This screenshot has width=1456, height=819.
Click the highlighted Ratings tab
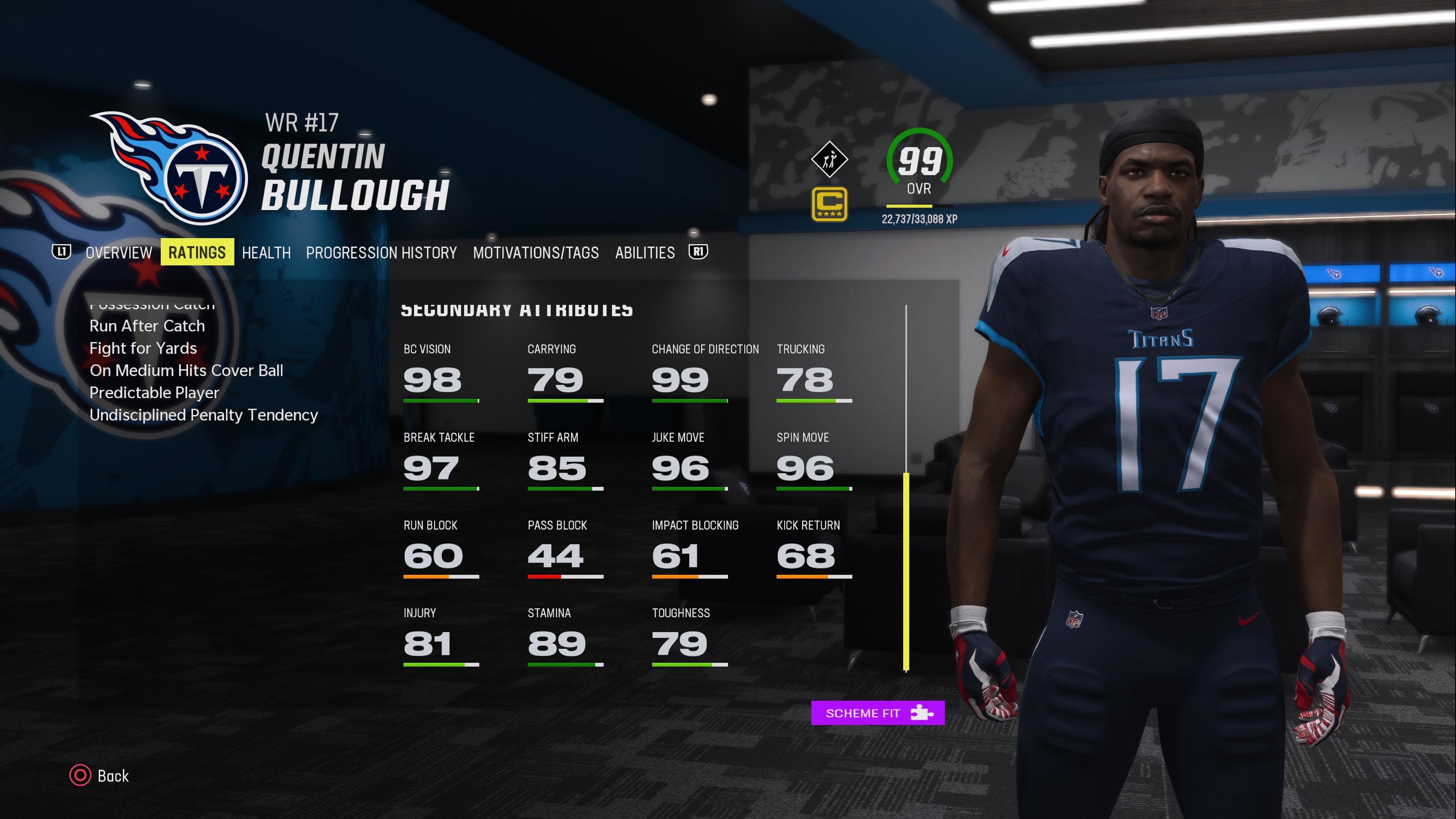[197, 251]
